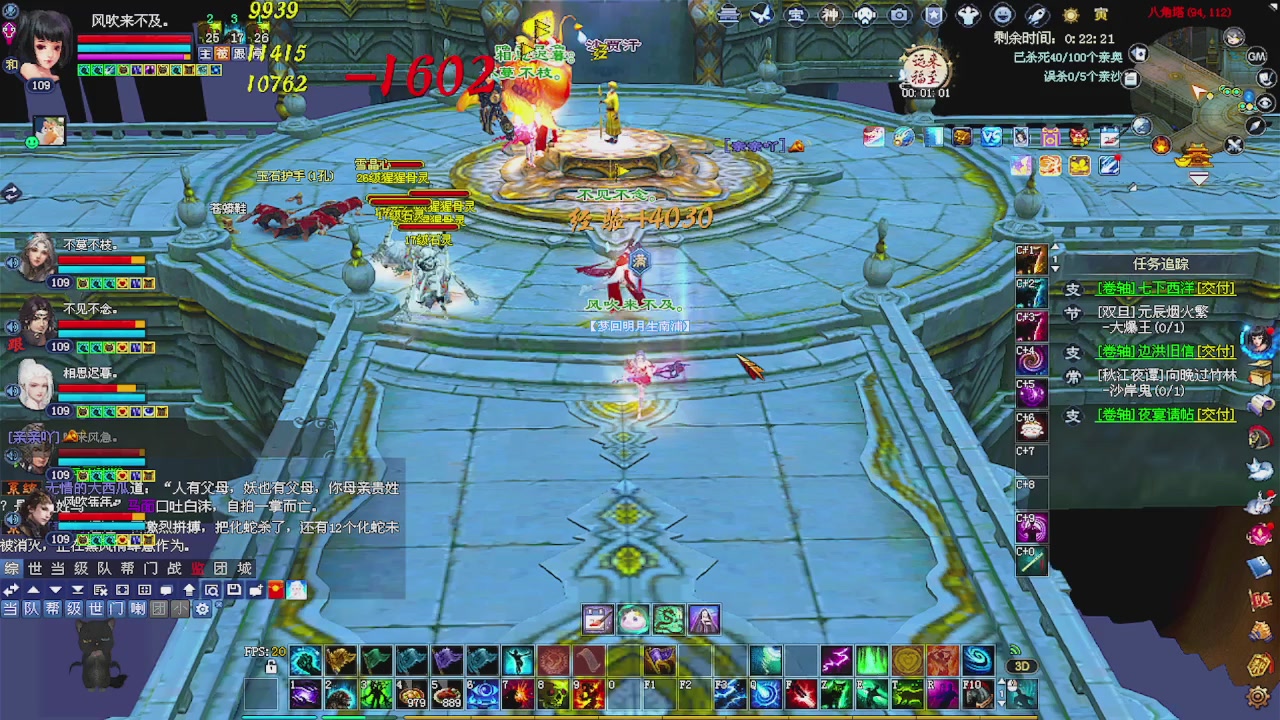Click the up arrow above quest tracker page number
Screen dimensions: 1280x720
point(1055,246)
